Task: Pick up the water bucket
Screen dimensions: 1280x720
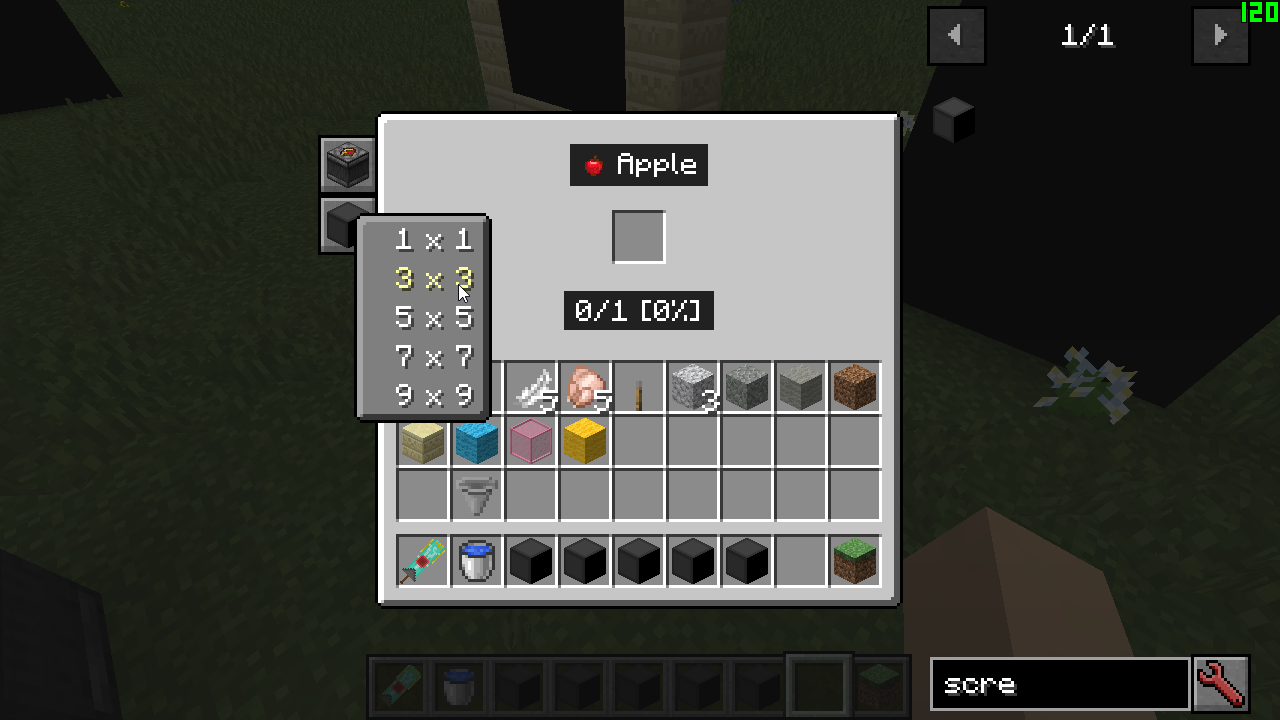Action: (x=477, y=561)
